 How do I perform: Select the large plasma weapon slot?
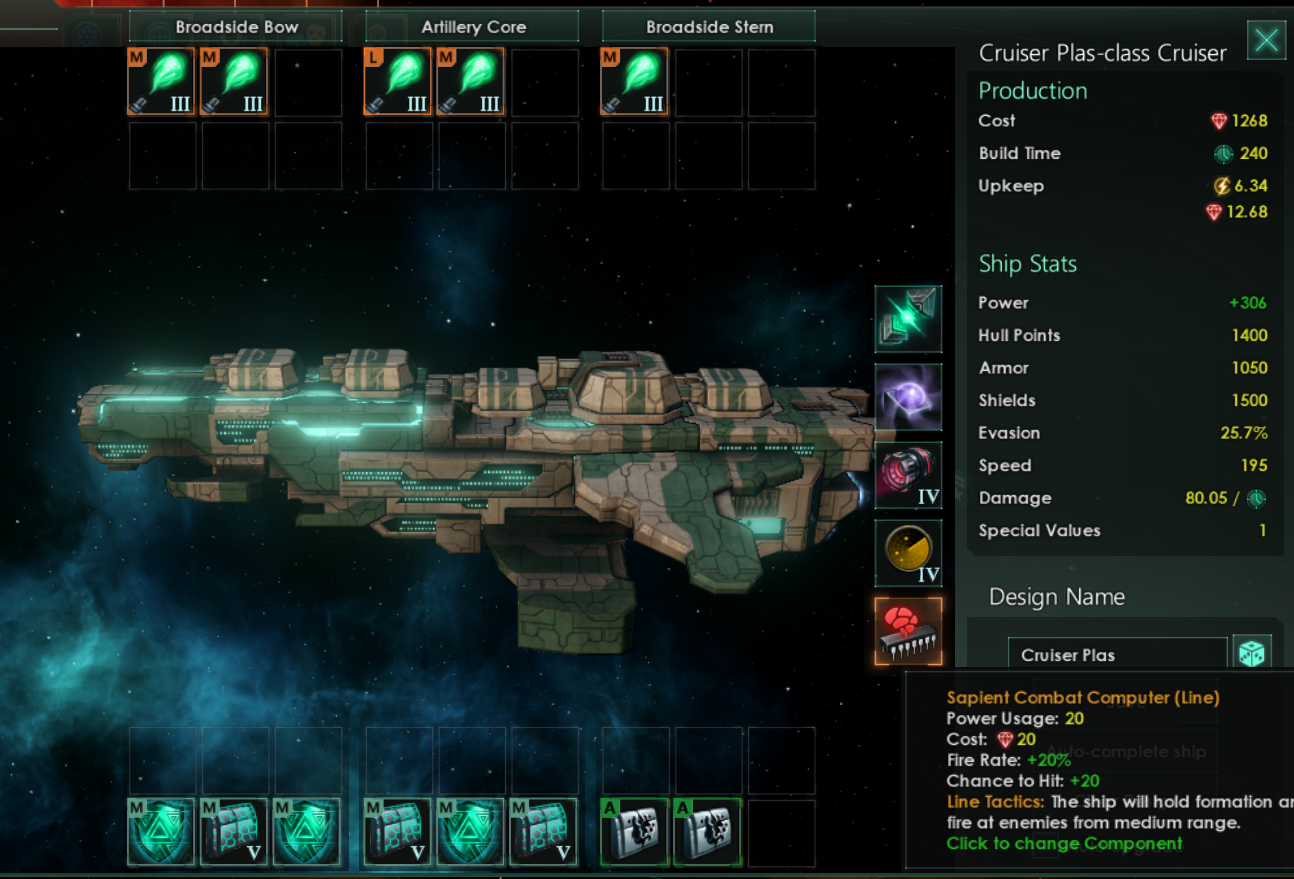pos(398,82)
